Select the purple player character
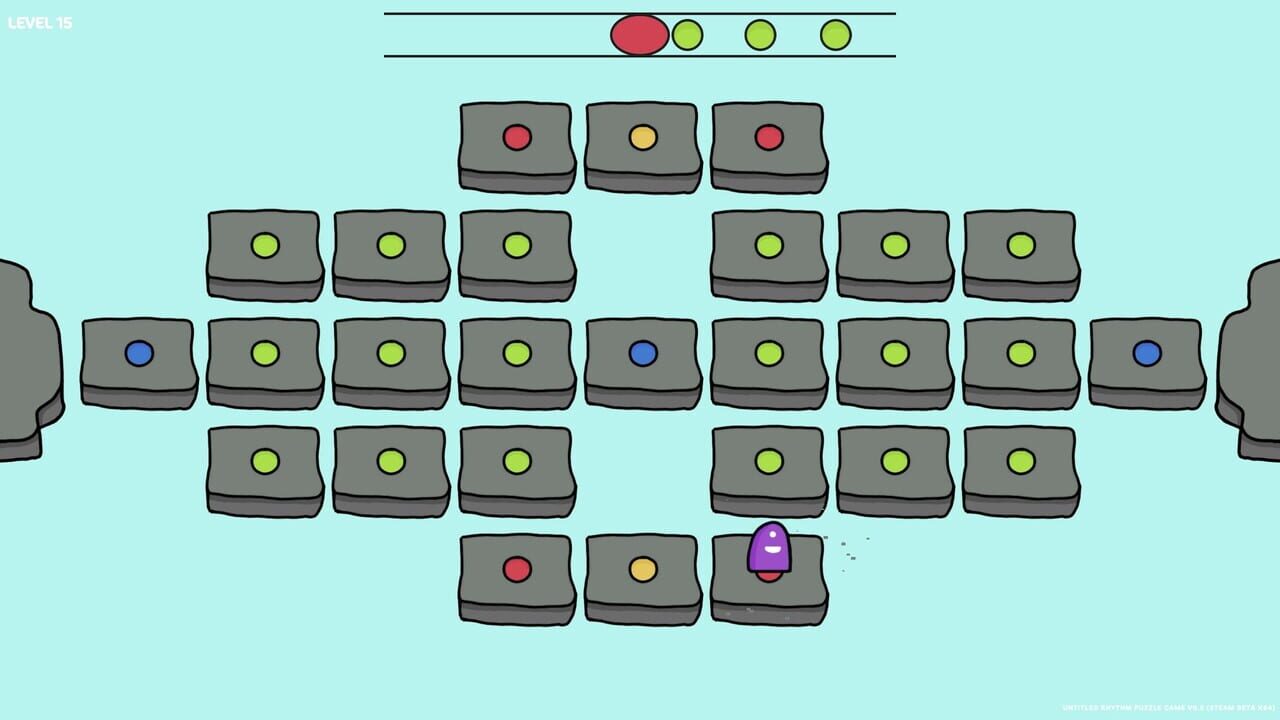The height and width of the screenshot is (720, 1280). (769, 549)
